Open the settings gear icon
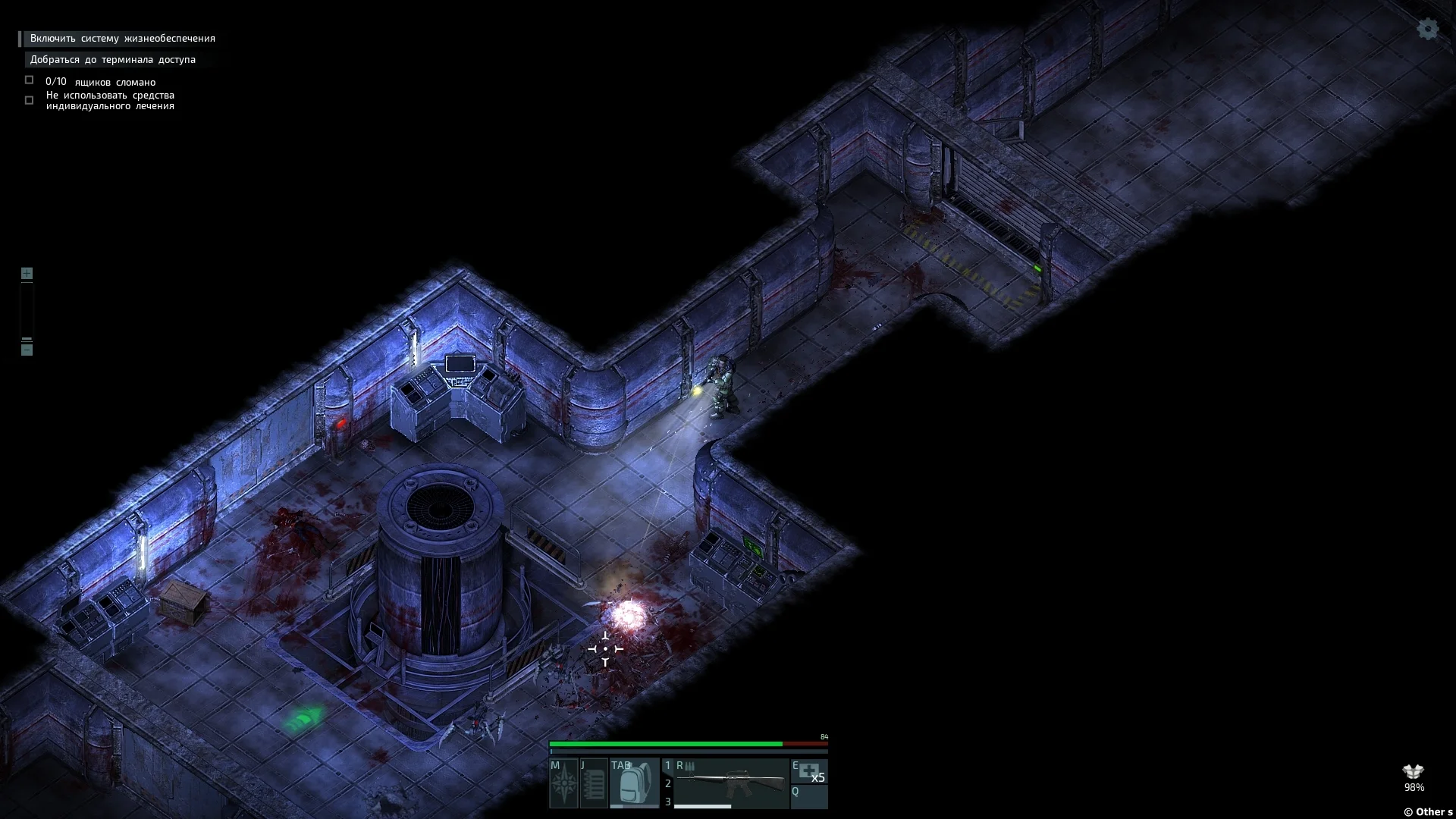Viewport: 1456px width, 819px height. (x=1428, y=30)
